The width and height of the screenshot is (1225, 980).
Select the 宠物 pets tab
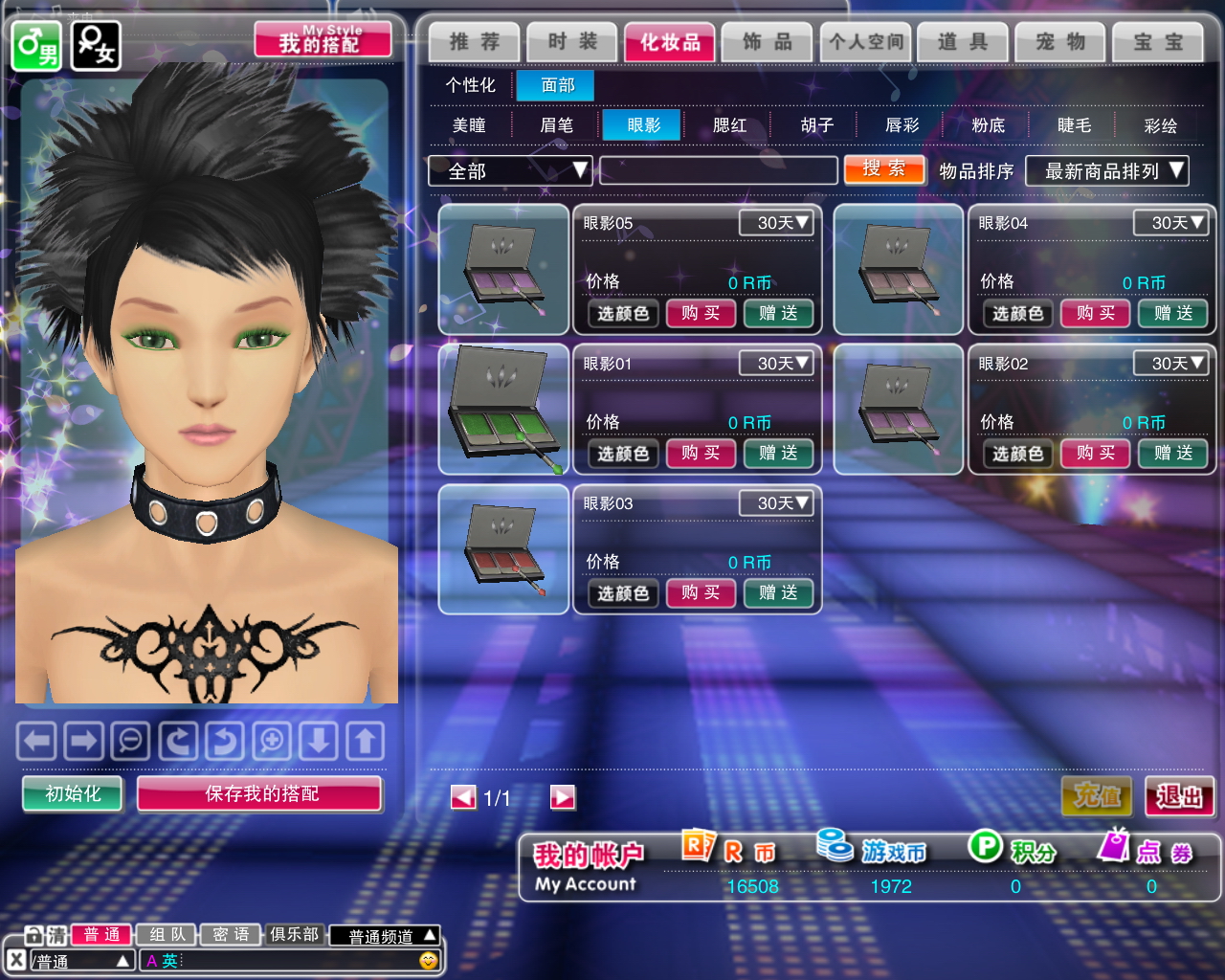[1060, 42]
